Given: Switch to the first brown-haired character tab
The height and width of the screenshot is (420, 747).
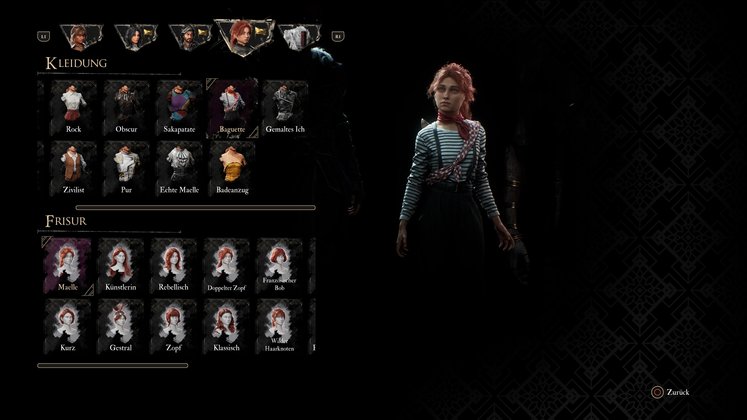Looking at the screenshot, I should click(77, 38).
